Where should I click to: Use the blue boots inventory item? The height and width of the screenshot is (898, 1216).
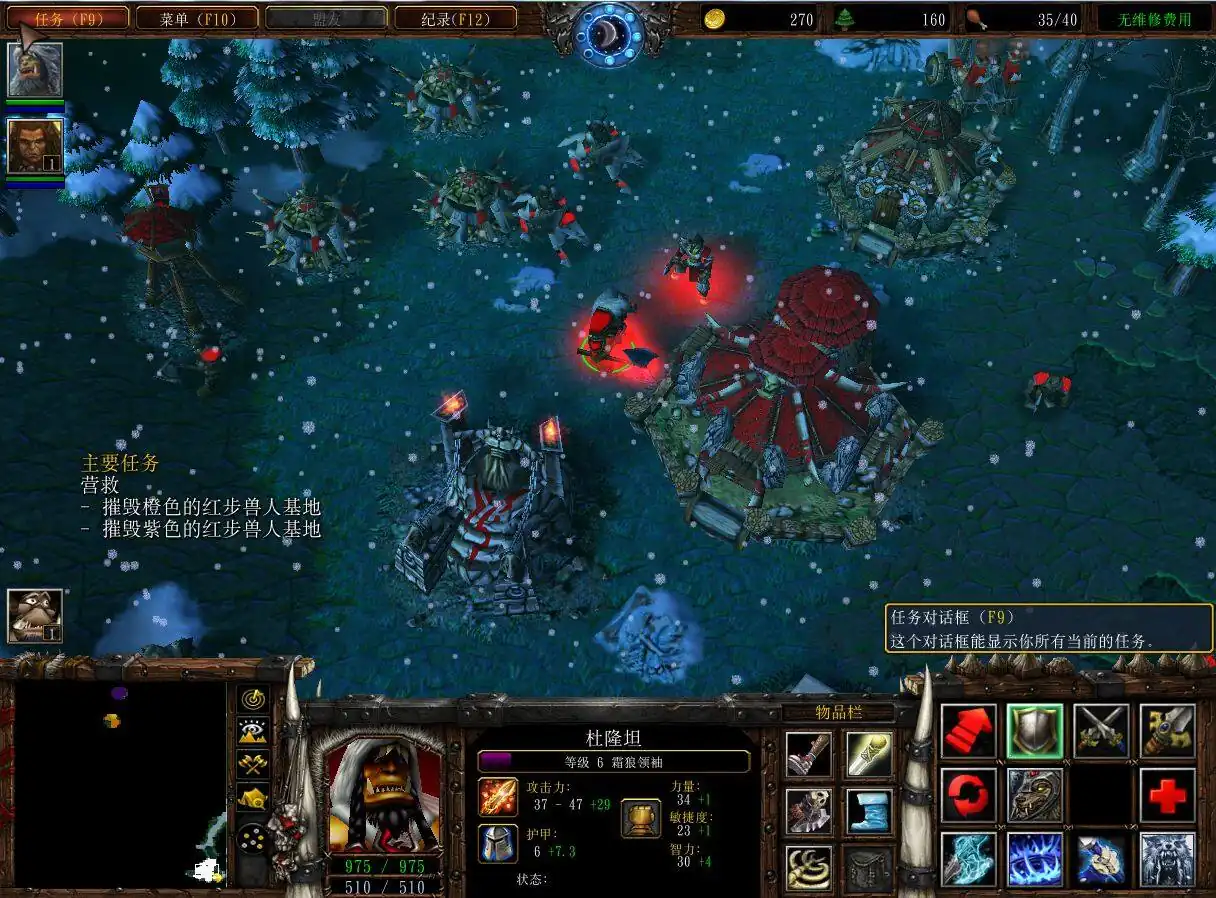click(868, 812)
